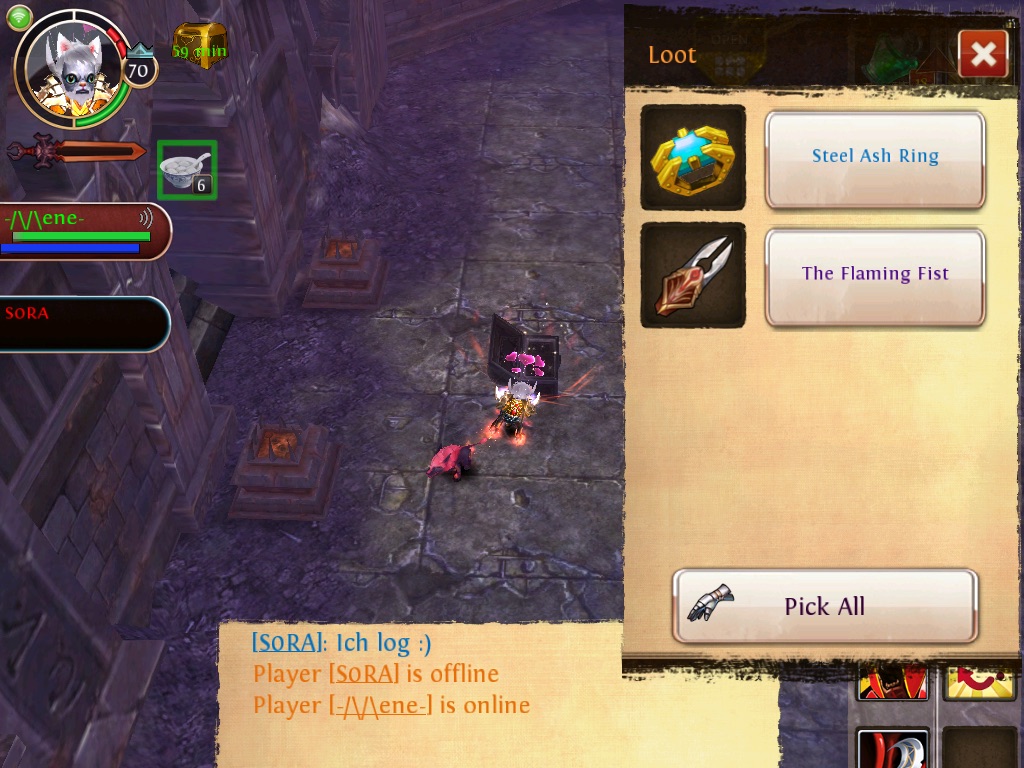This screenshot has width=1024, height=768.
Task: Open the treasure chest timer
Action: pyautogui.click(x=200, y=46)
